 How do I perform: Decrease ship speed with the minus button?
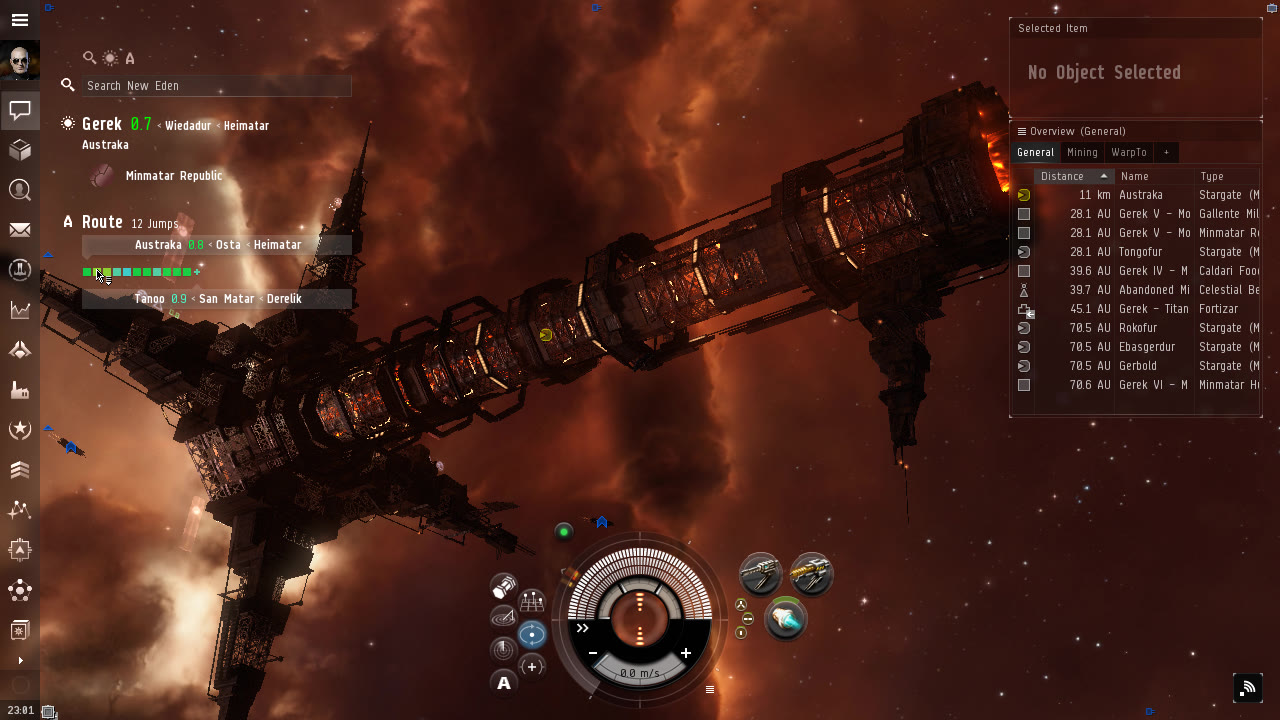click(x=593, y=653)
